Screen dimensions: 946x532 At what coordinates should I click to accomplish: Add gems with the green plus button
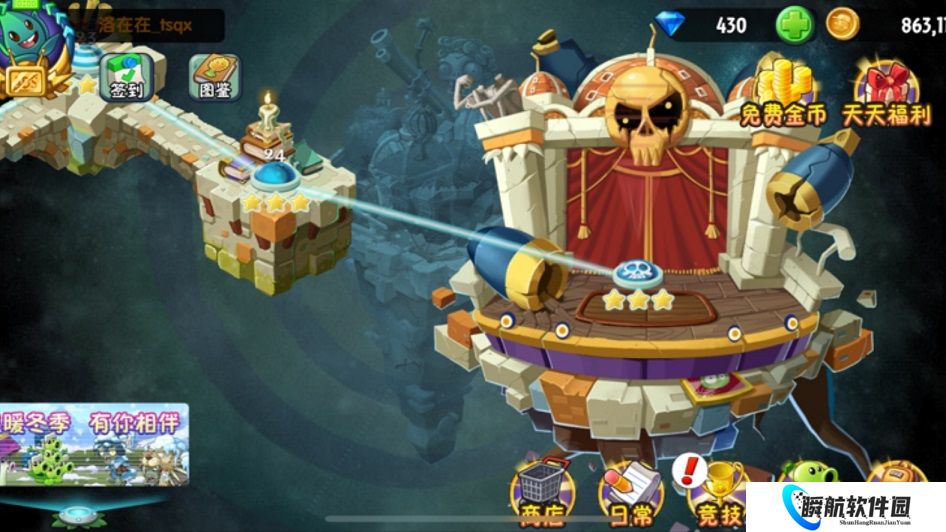coord(795,25)
